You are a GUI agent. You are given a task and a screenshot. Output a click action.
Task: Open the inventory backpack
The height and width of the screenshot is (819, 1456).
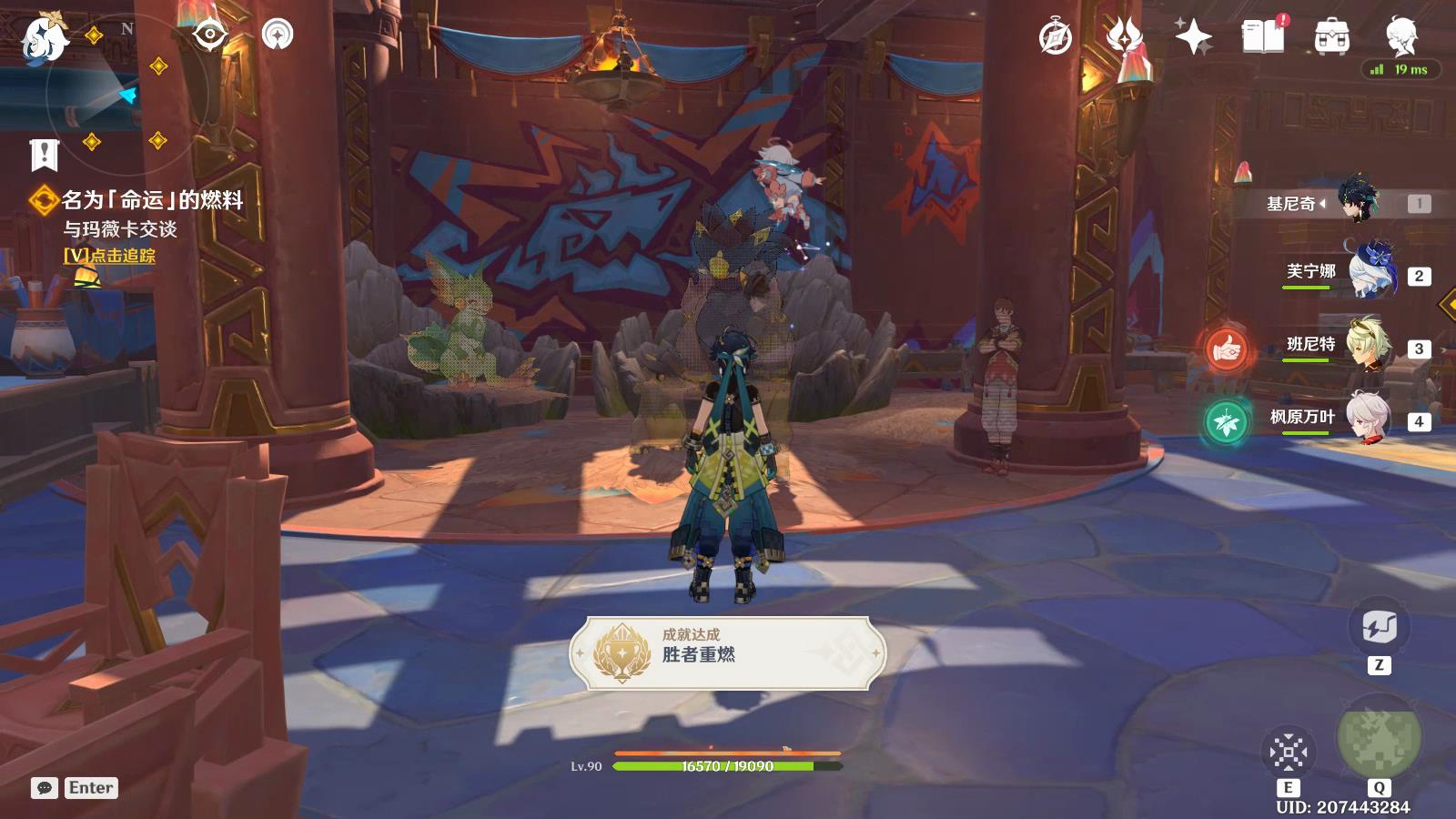pyautogui.click(x=1331, y=37)
